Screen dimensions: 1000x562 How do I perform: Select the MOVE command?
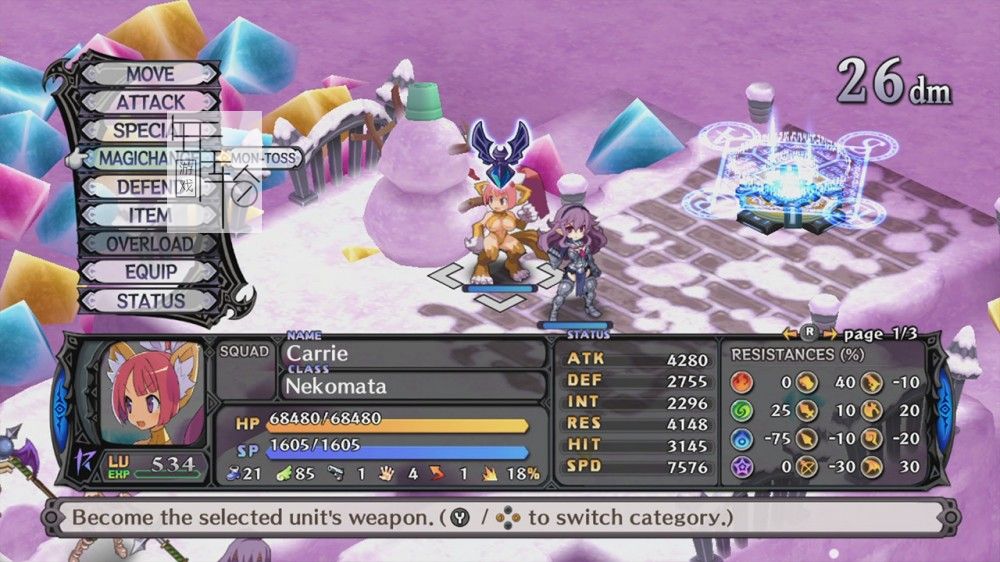150,74
